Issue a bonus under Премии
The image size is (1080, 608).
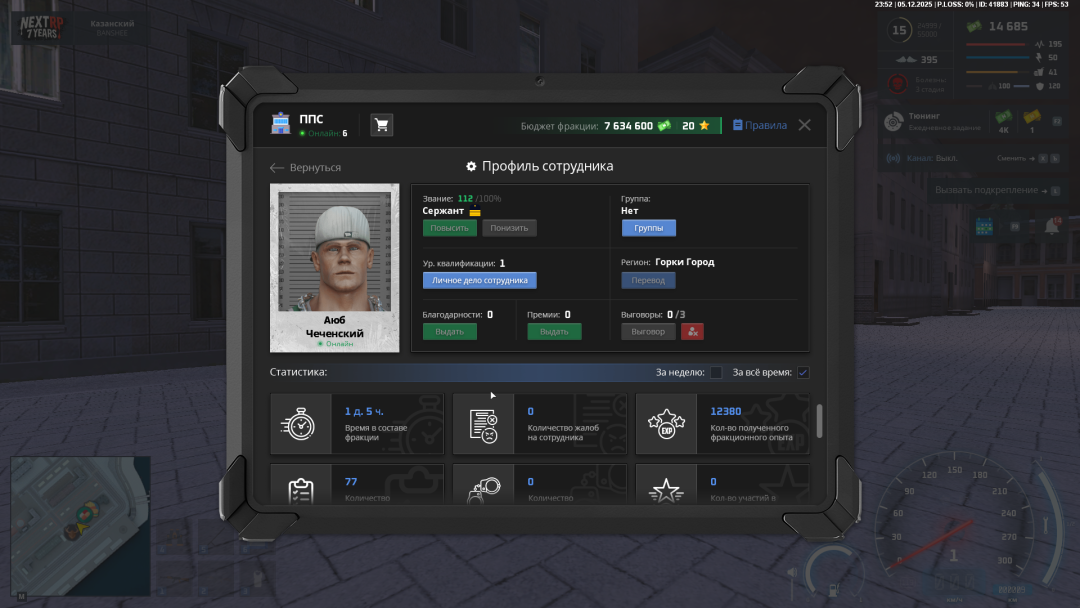point(554,331)
